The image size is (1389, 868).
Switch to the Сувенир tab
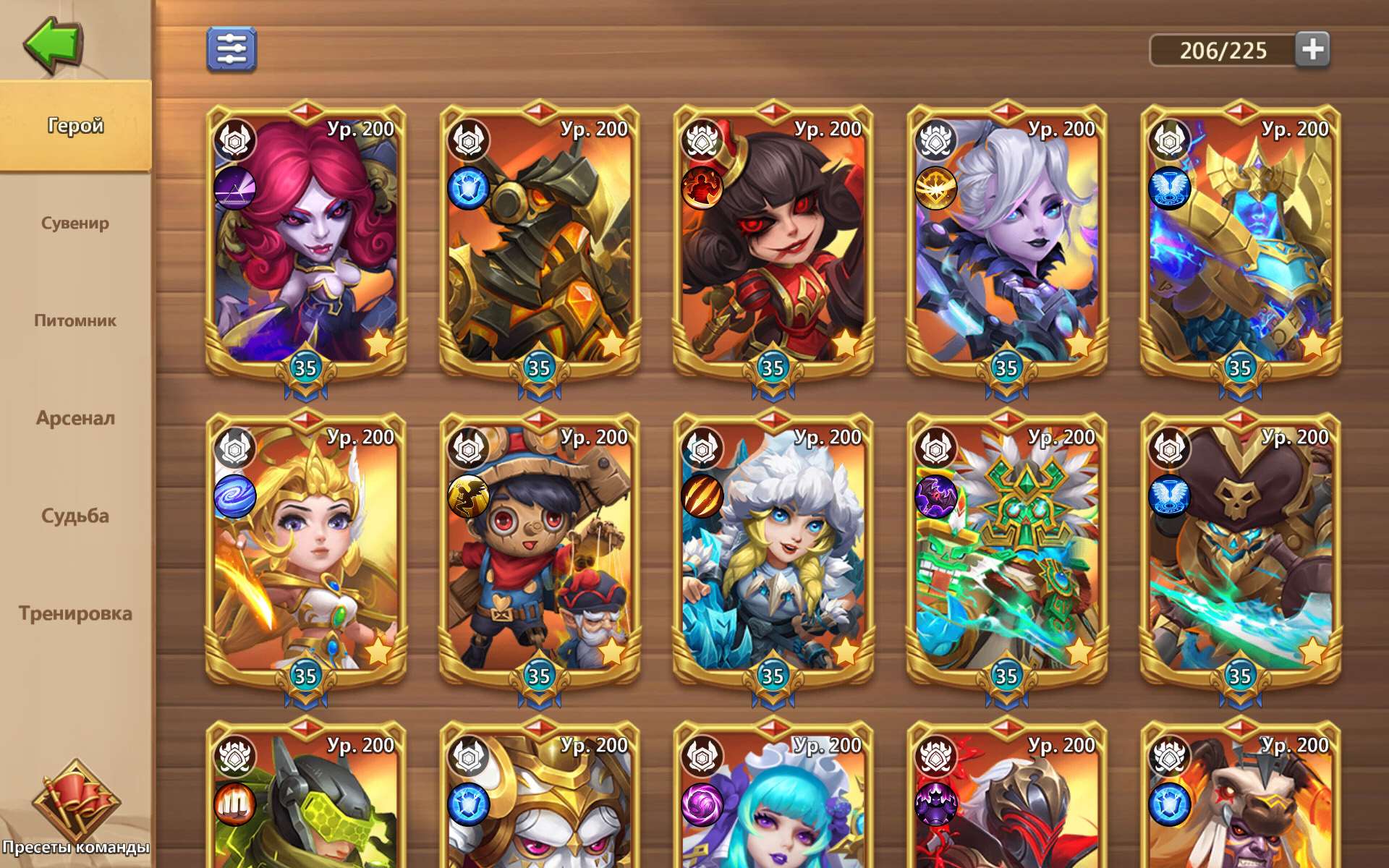(76, 224)
